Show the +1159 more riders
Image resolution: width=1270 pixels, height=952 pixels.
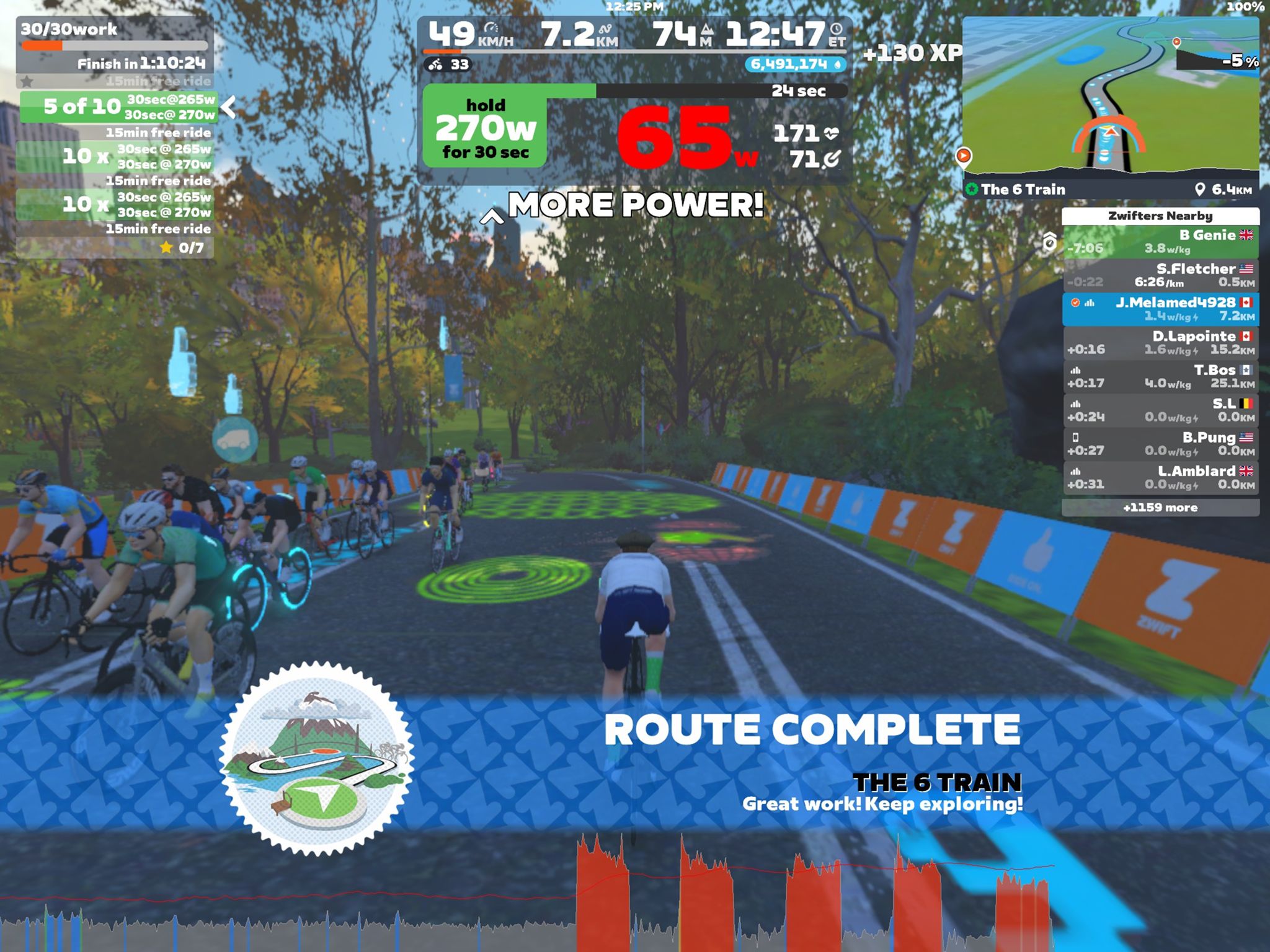click(1160, 508)
